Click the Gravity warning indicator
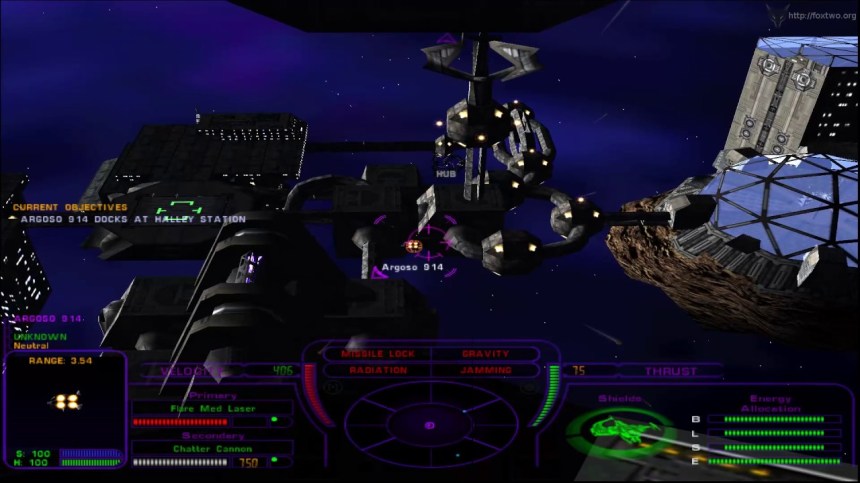860x483 pixels. tap(486, 354)
